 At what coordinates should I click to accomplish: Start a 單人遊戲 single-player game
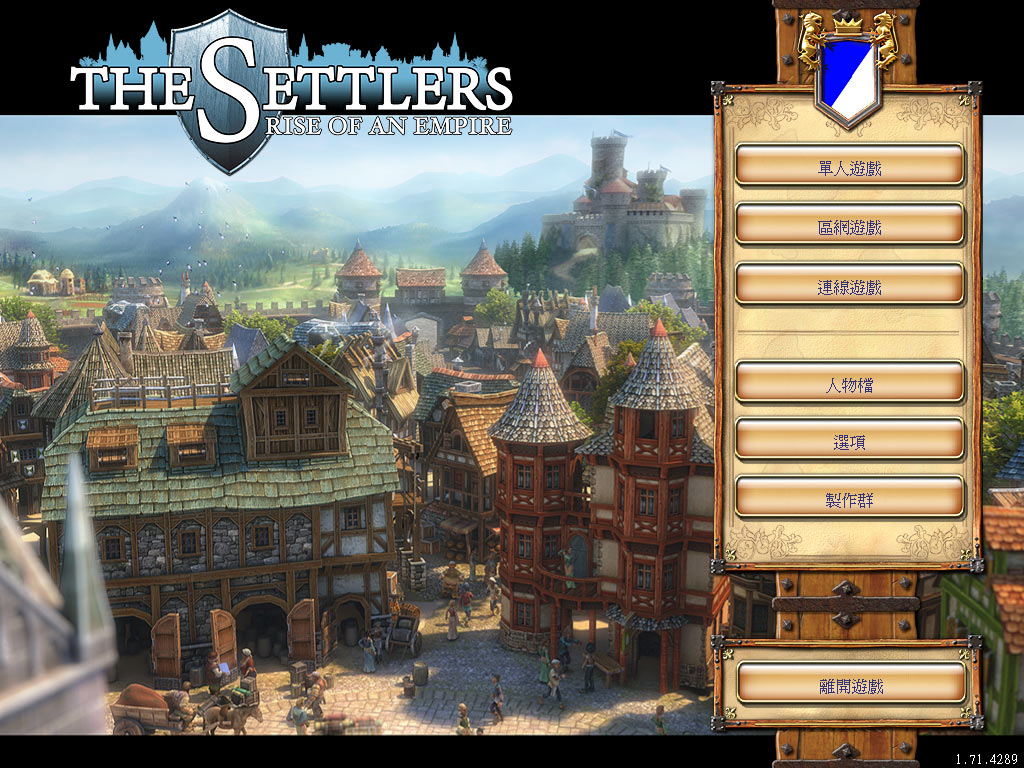(x=849, y=166)
